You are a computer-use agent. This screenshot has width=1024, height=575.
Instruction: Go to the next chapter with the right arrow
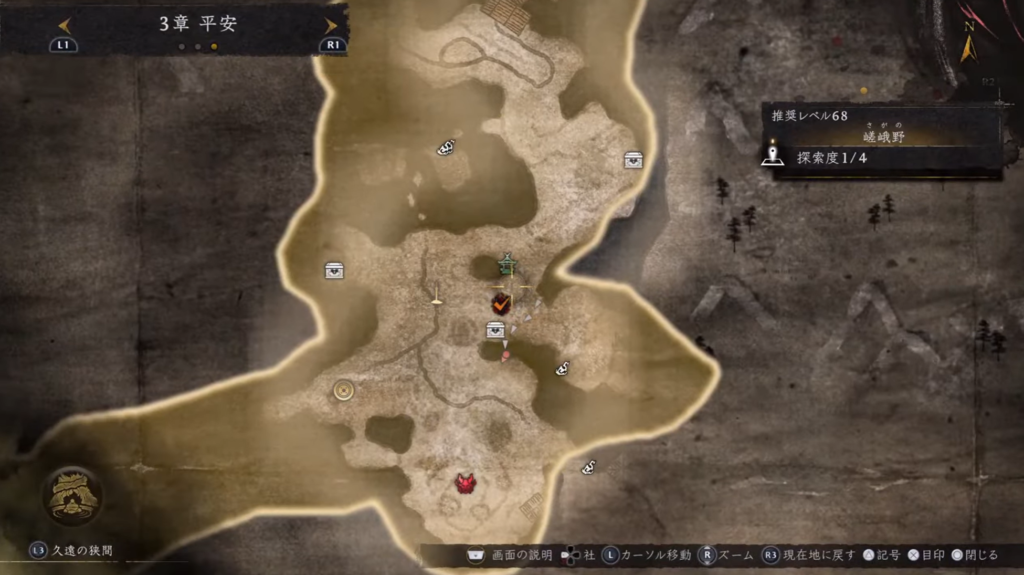pyautogui.click(x=330, y=25)
